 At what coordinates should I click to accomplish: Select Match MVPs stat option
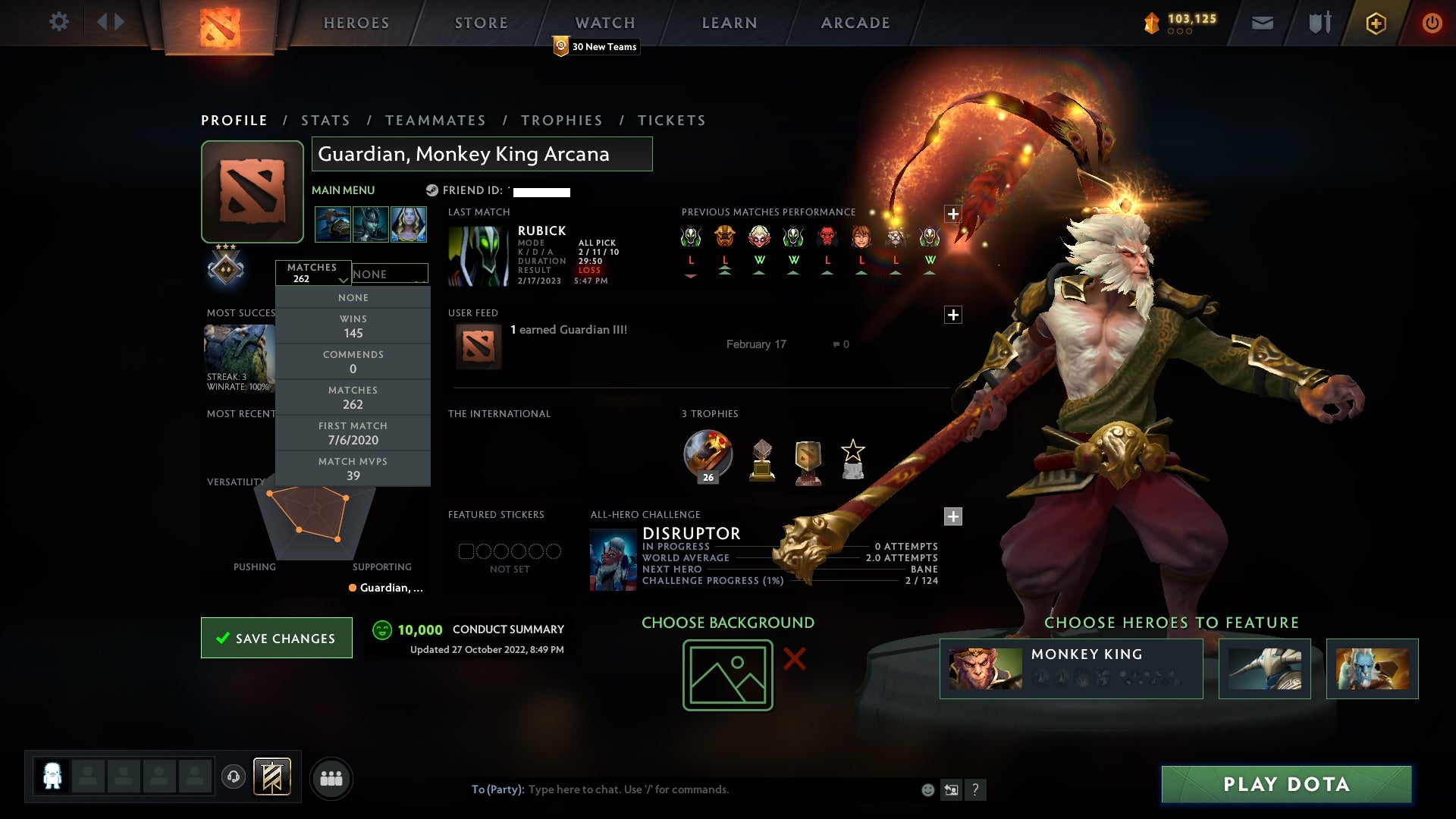(353, 468)
